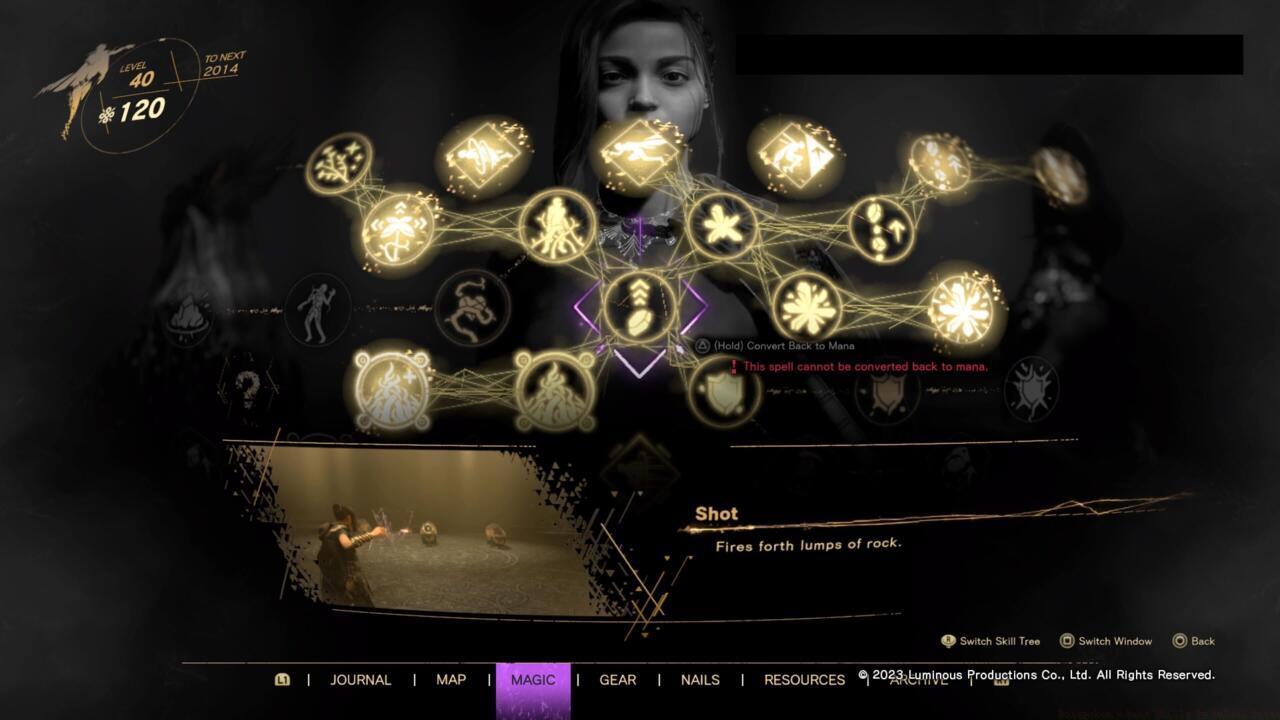The height and width of the screenshot is (720, 1280).
Task: Open the Journal tab
Action: (x=360, y=679)
